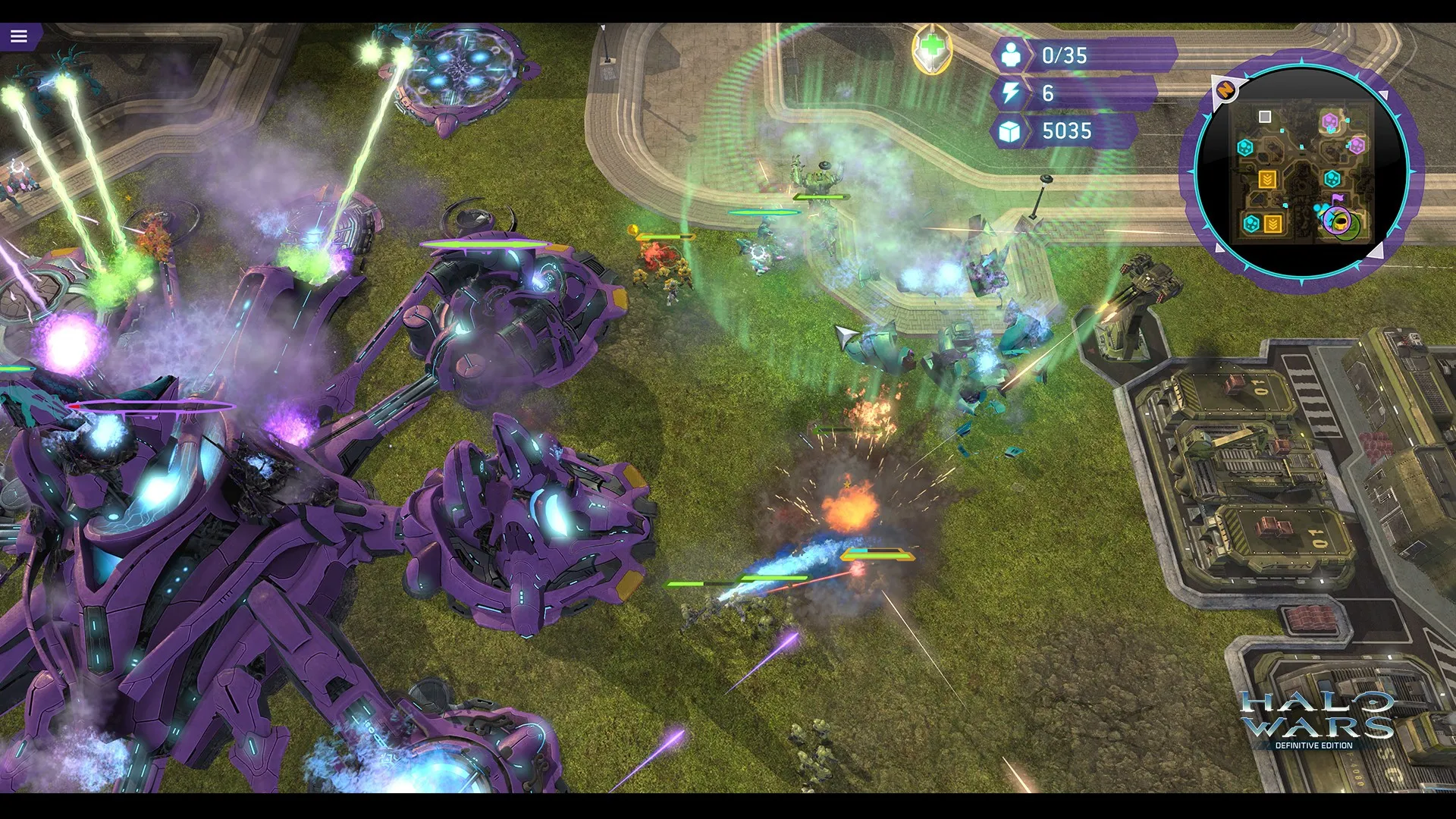
Task: Click the left cyan supply hexagon on minimap
Action: (1245, 146)
